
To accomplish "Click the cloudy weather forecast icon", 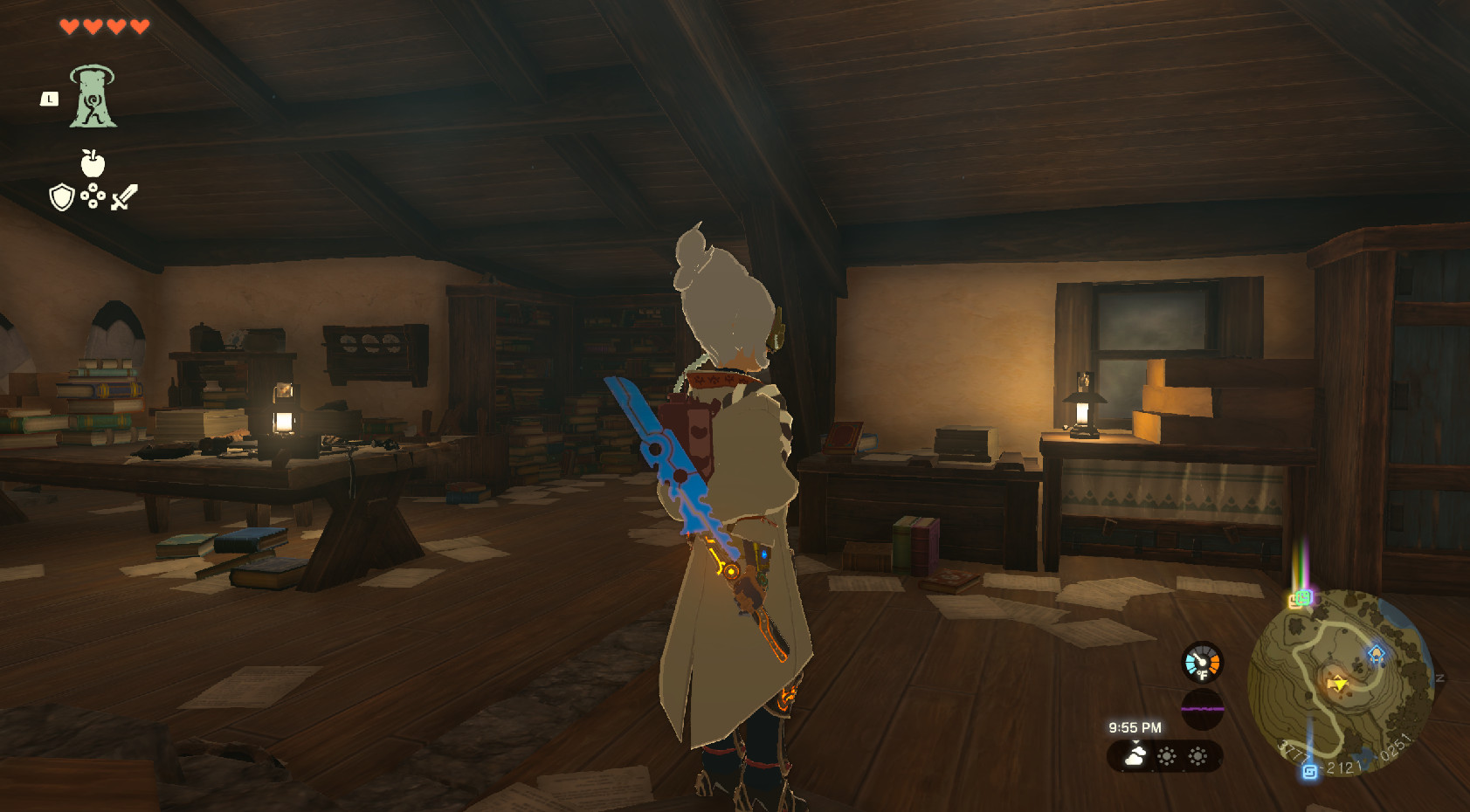I will 1134,755.
